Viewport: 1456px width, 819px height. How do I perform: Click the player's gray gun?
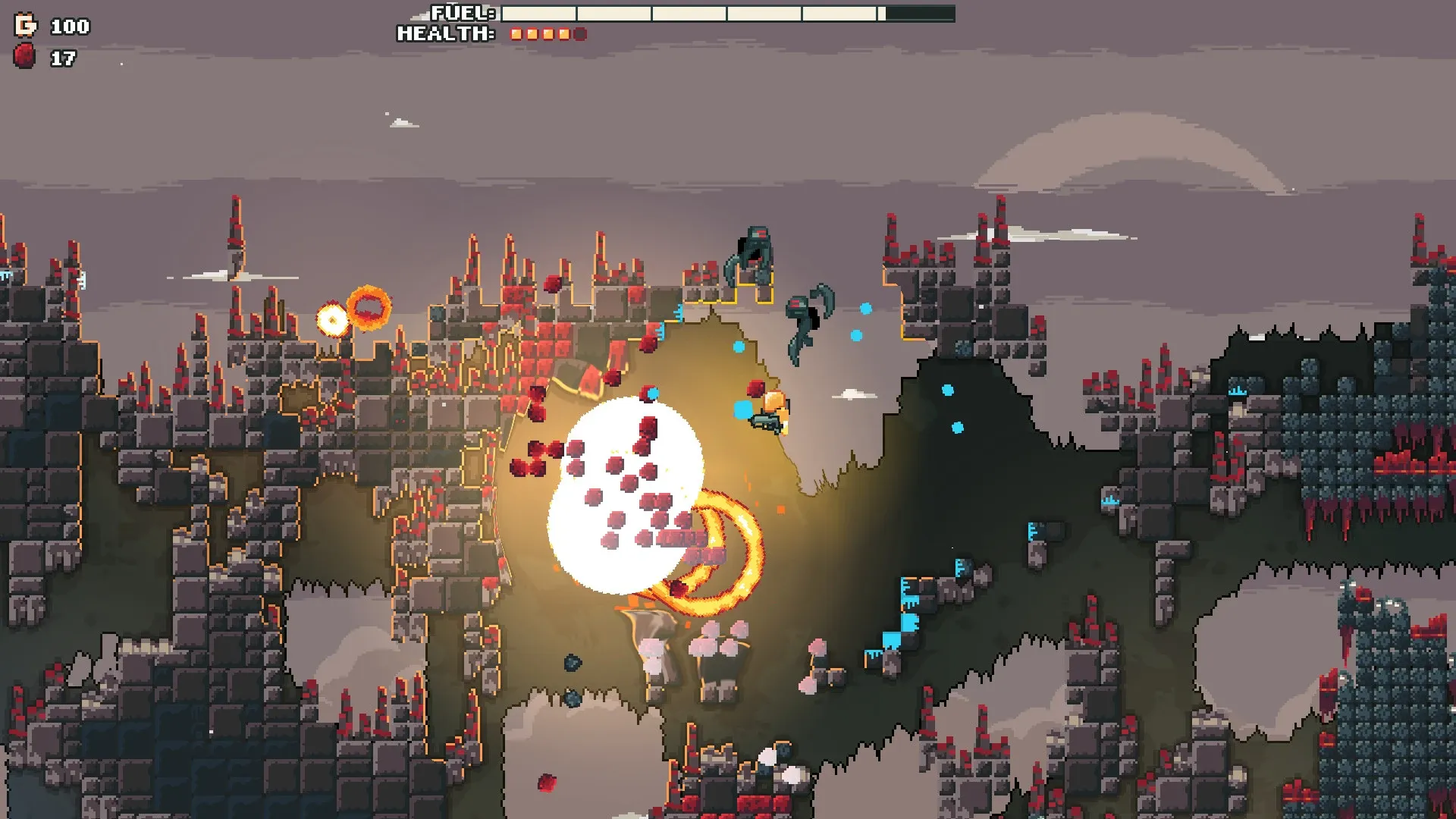(x=766, y=422)
